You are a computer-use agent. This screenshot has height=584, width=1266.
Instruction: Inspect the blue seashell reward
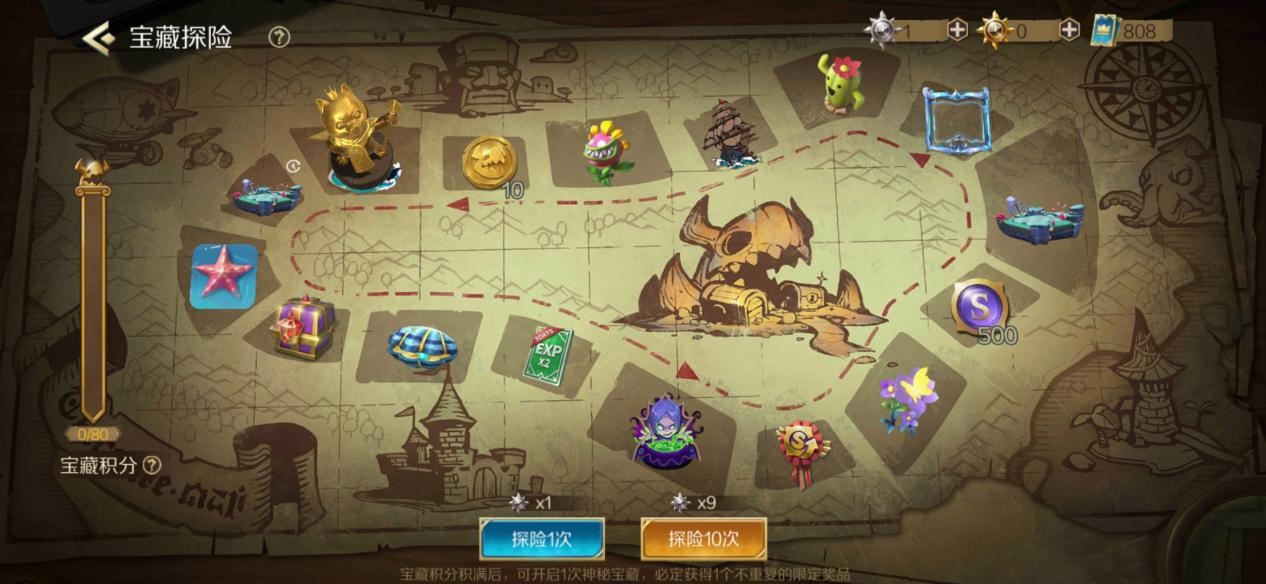pos(421,346)
